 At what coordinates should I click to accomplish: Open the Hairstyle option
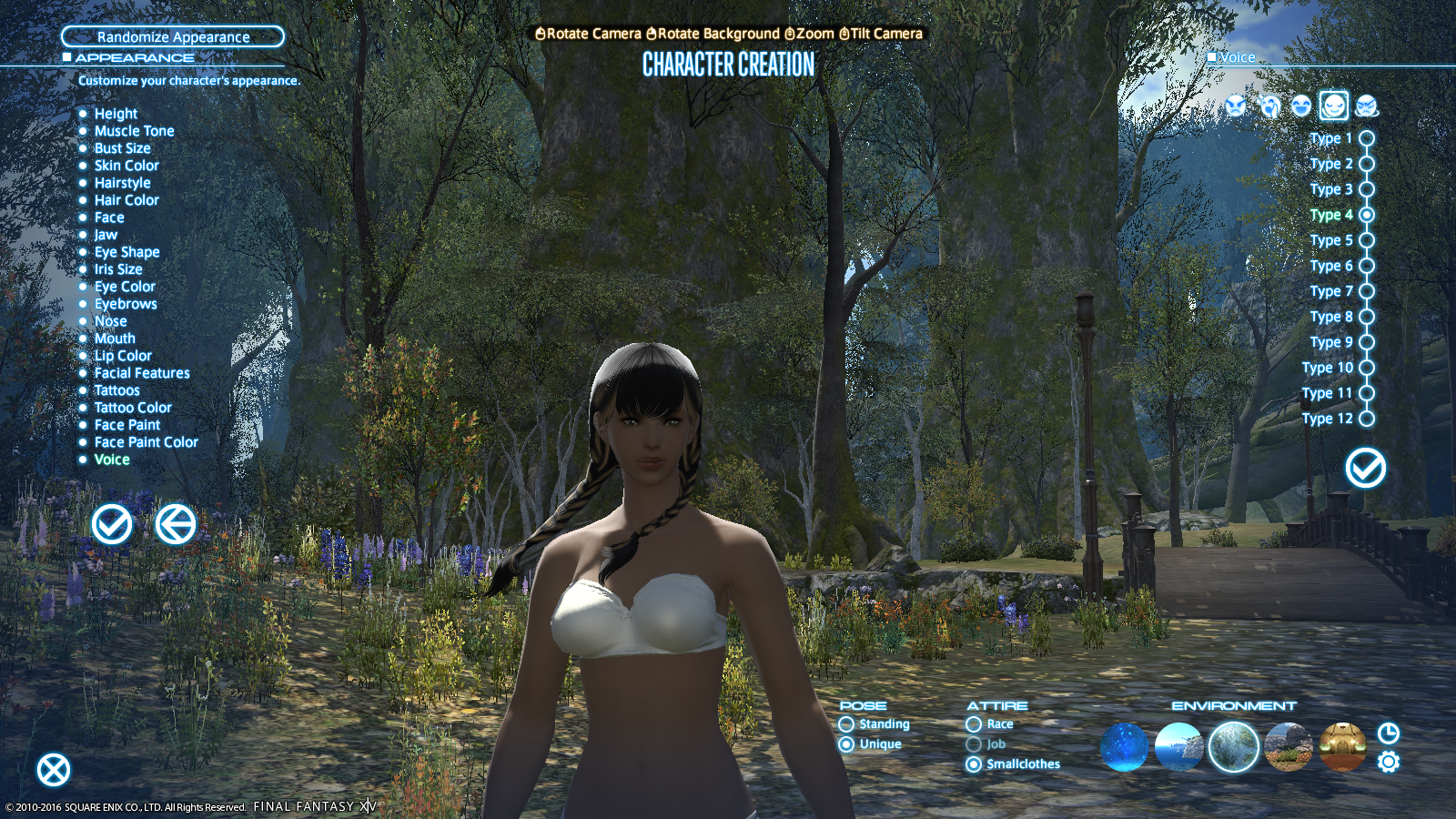click(x=122, y=183)
